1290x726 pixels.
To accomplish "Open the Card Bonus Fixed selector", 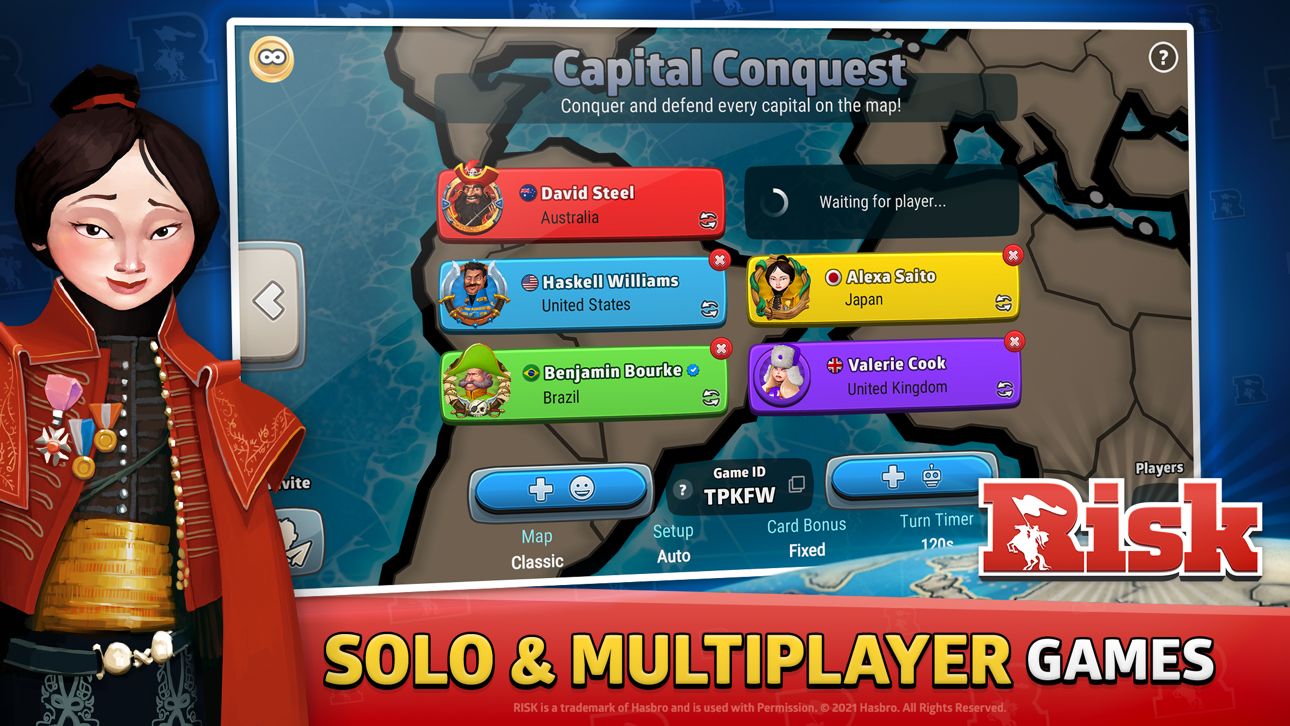I will pyautogui.click(x=806, y=537).
